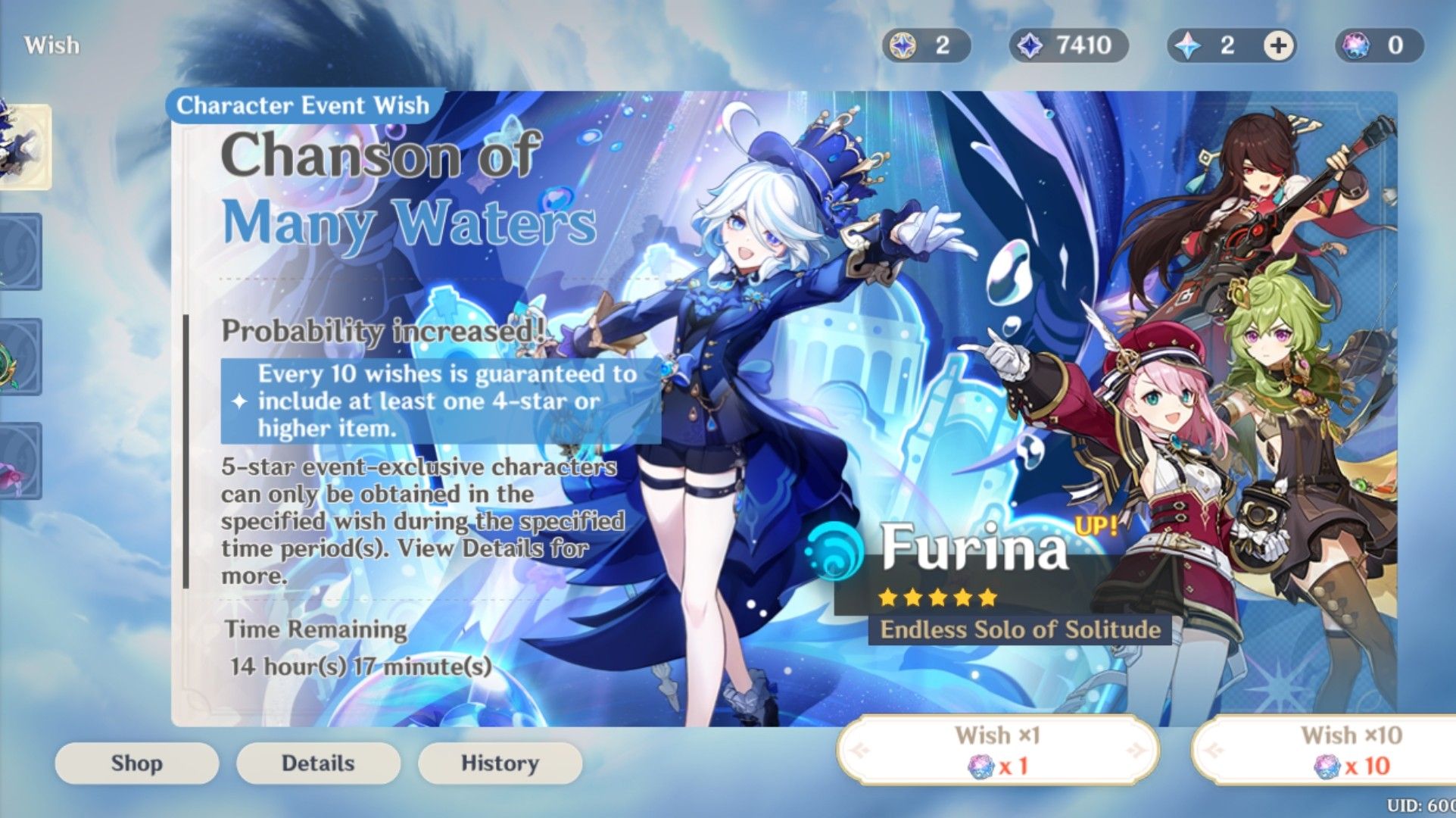
Task: Click the plus to purchase more Fates
Action: tap(1277, 47)
